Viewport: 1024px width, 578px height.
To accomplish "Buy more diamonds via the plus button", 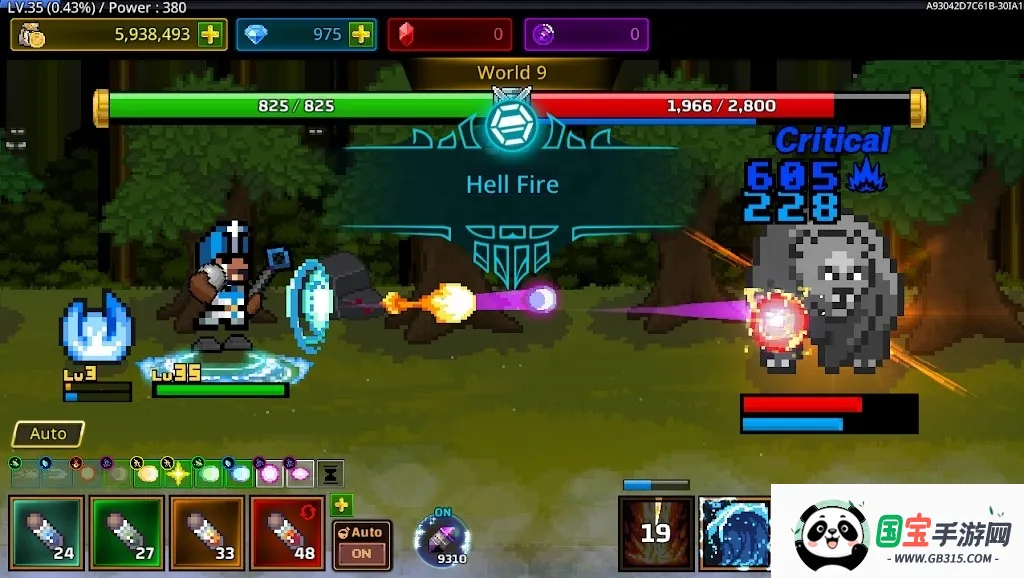I will point(360,34).
